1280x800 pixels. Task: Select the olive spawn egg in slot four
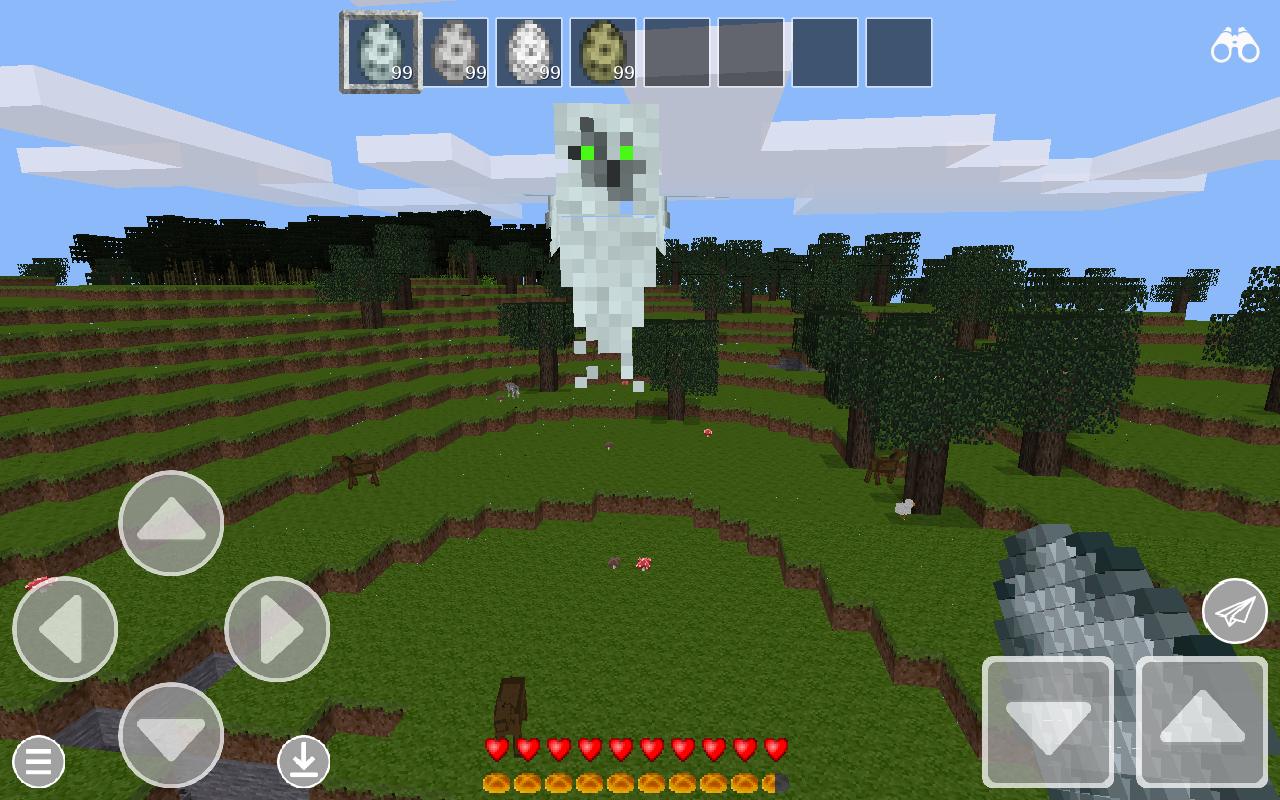tap(603, 52)
